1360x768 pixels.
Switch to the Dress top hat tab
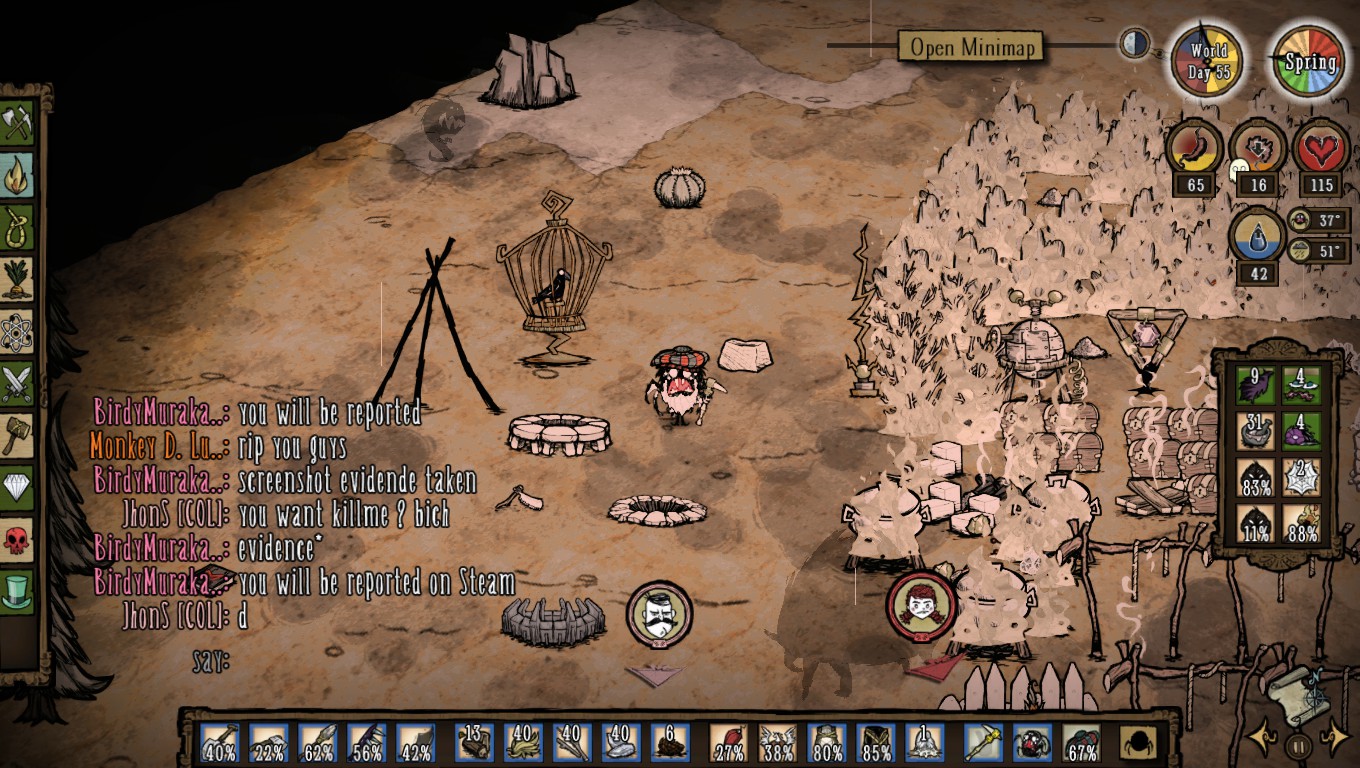tap(18, 592)
